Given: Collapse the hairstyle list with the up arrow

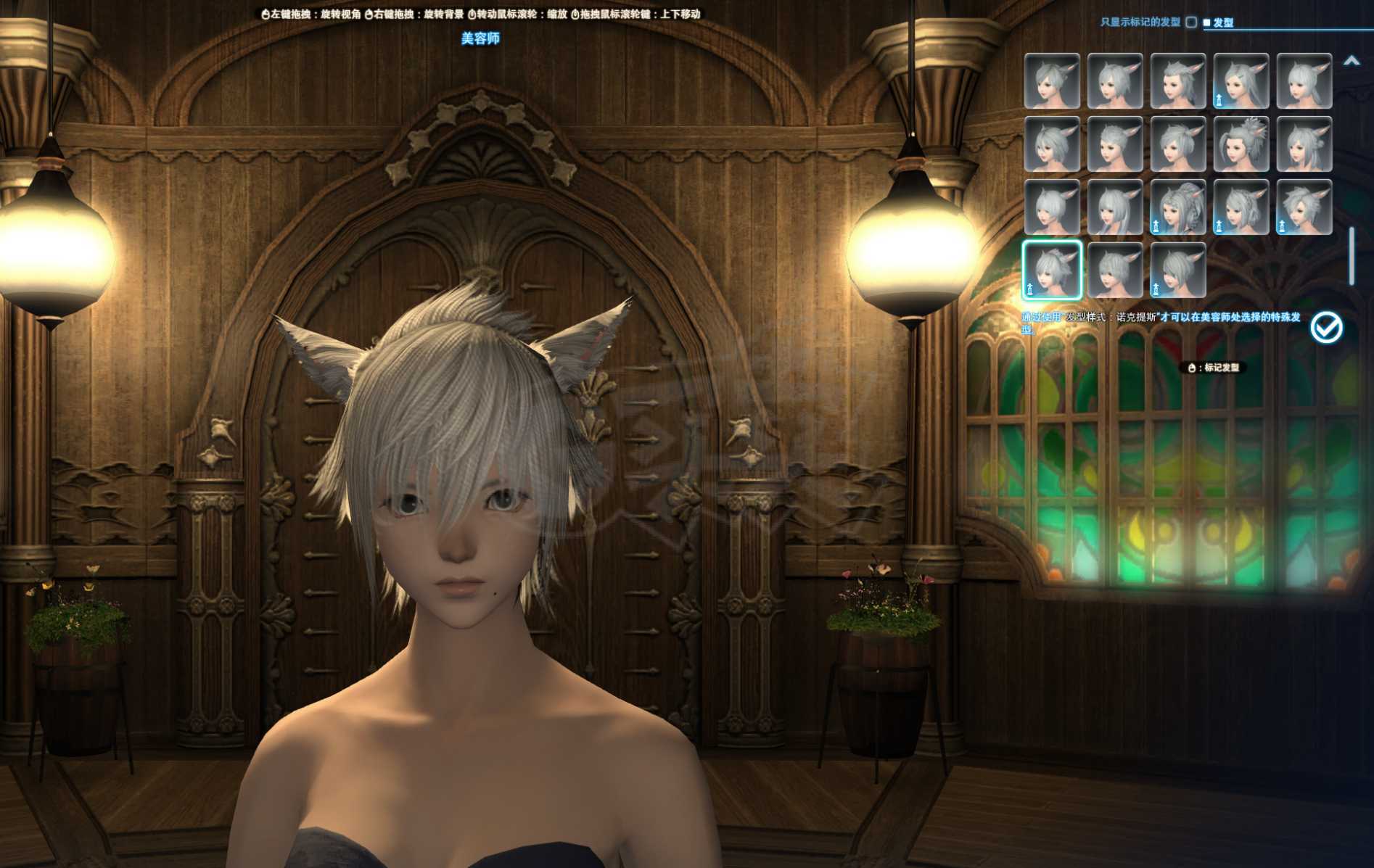Looking at the screenshot, I should click(1351, 62).
